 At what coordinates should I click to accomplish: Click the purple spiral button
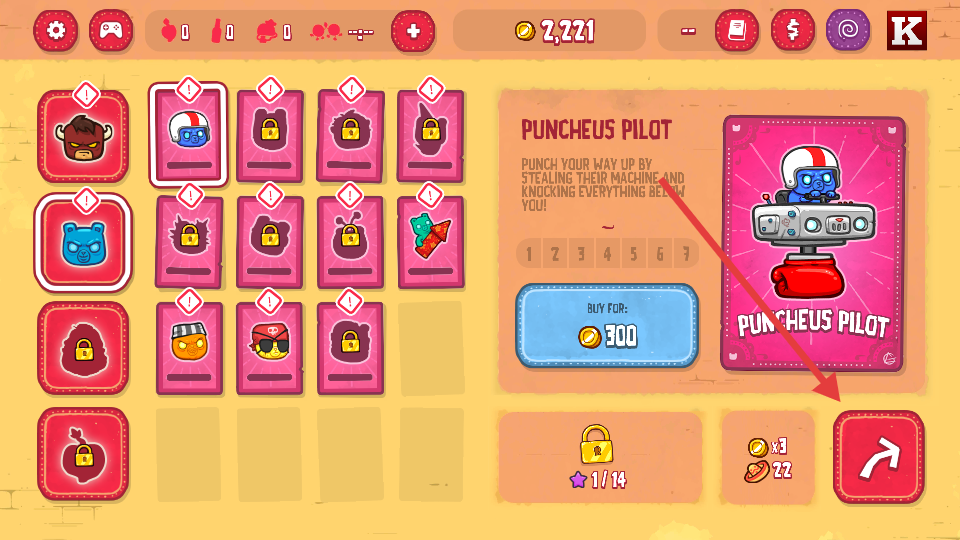tap(848, 31)
